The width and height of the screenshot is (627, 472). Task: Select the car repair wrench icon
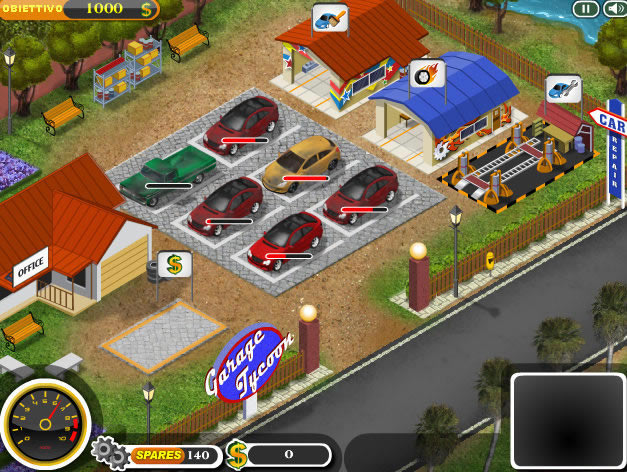(x=563, y=89)
